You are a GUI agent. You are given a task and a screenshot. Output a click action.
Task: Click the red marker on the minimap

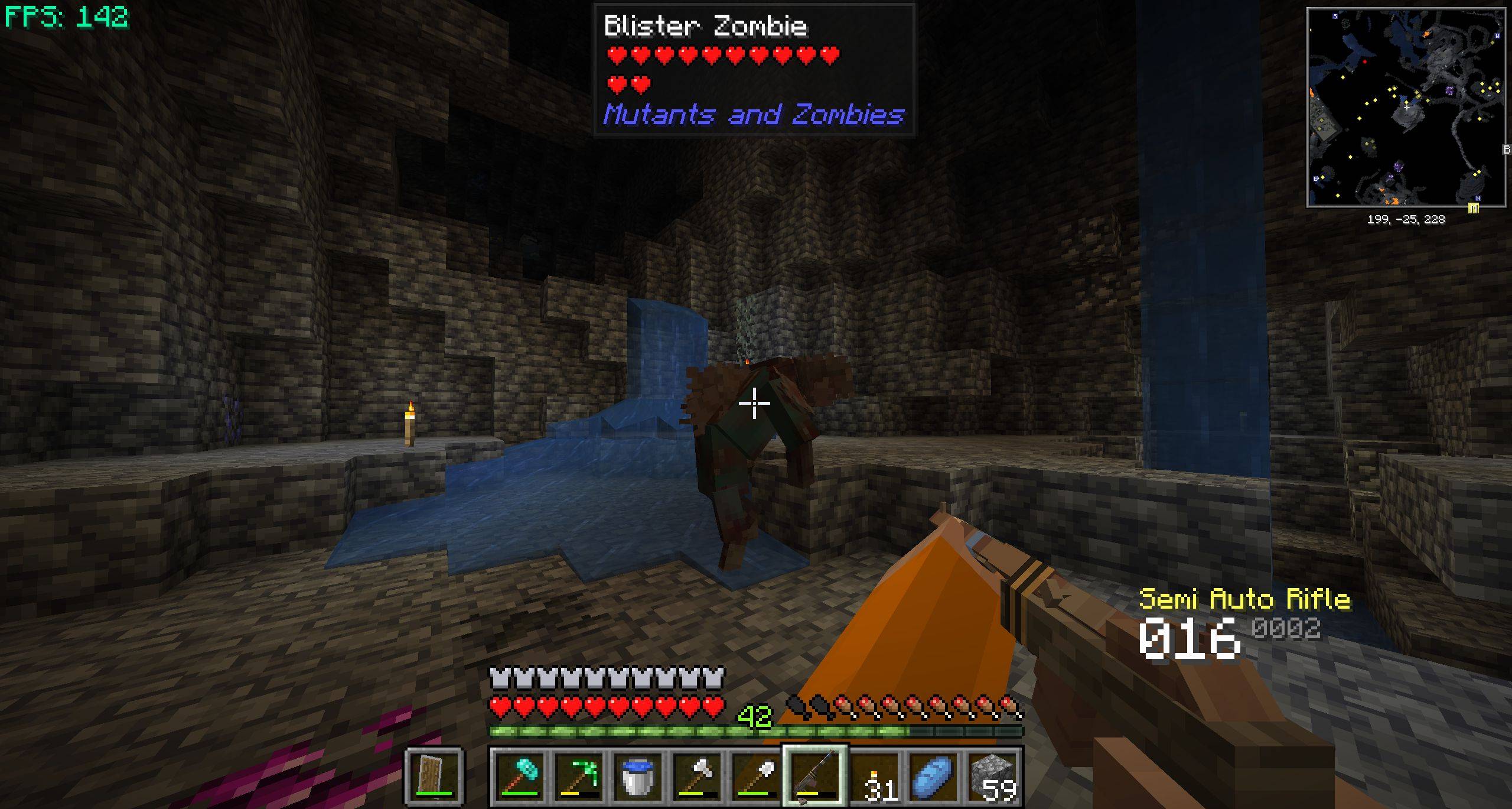point(1365,61)
